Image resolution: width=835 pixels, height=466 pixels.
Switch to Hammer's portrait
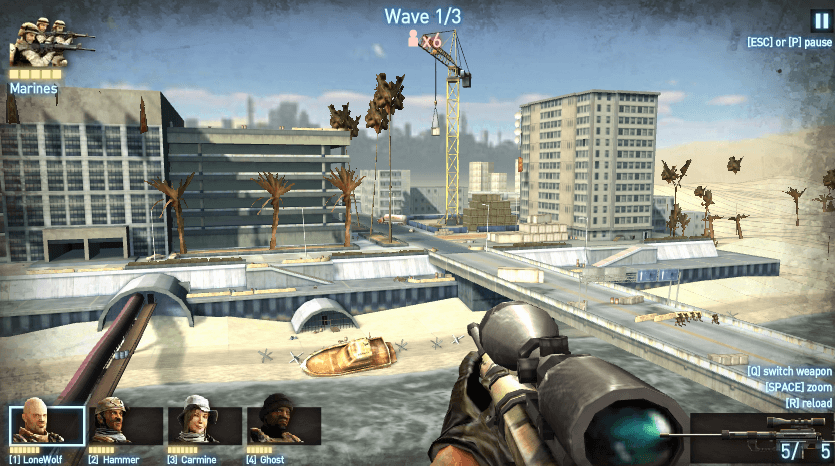[x=126, y=424]
